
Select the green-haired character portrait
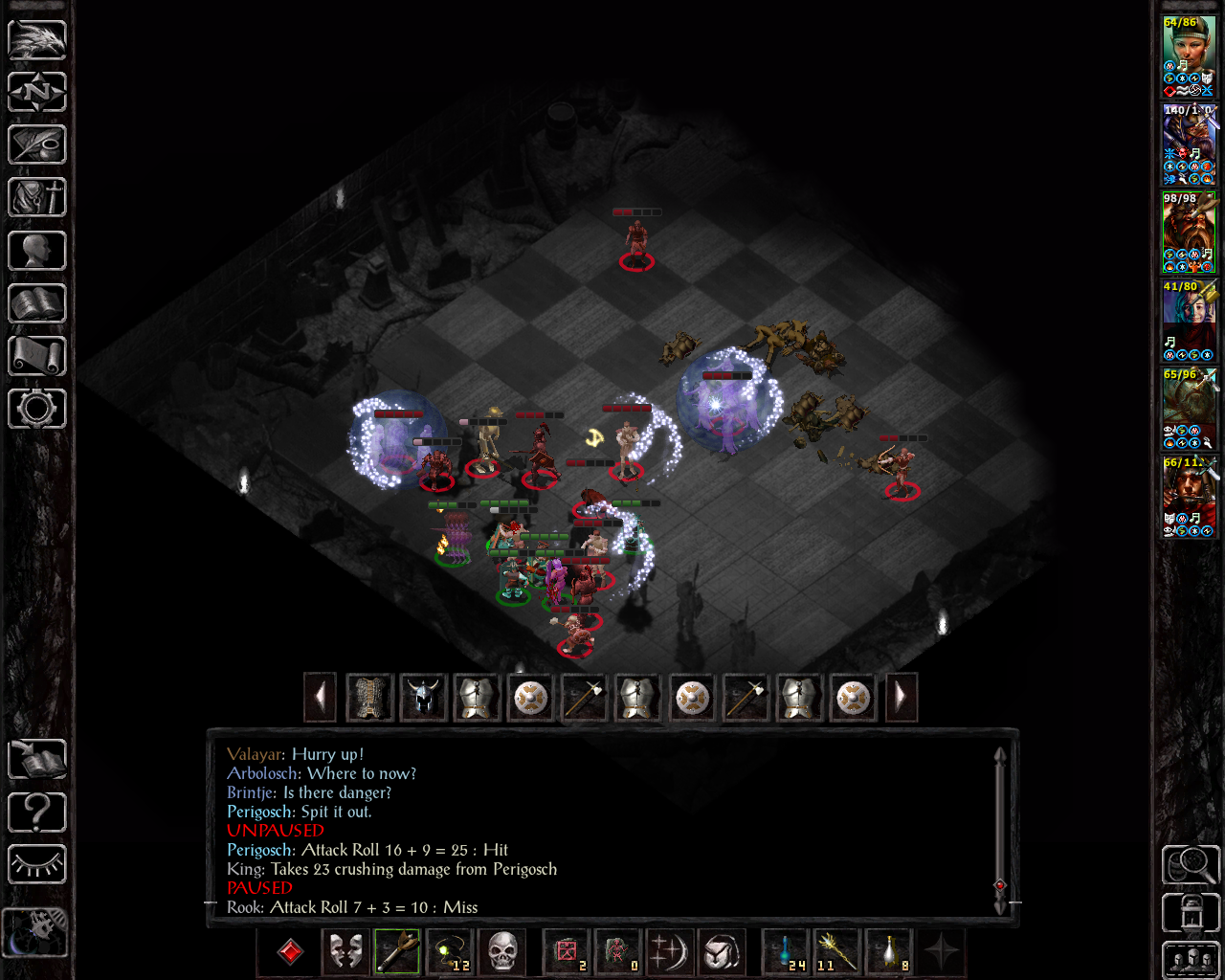pos(1188,56)
